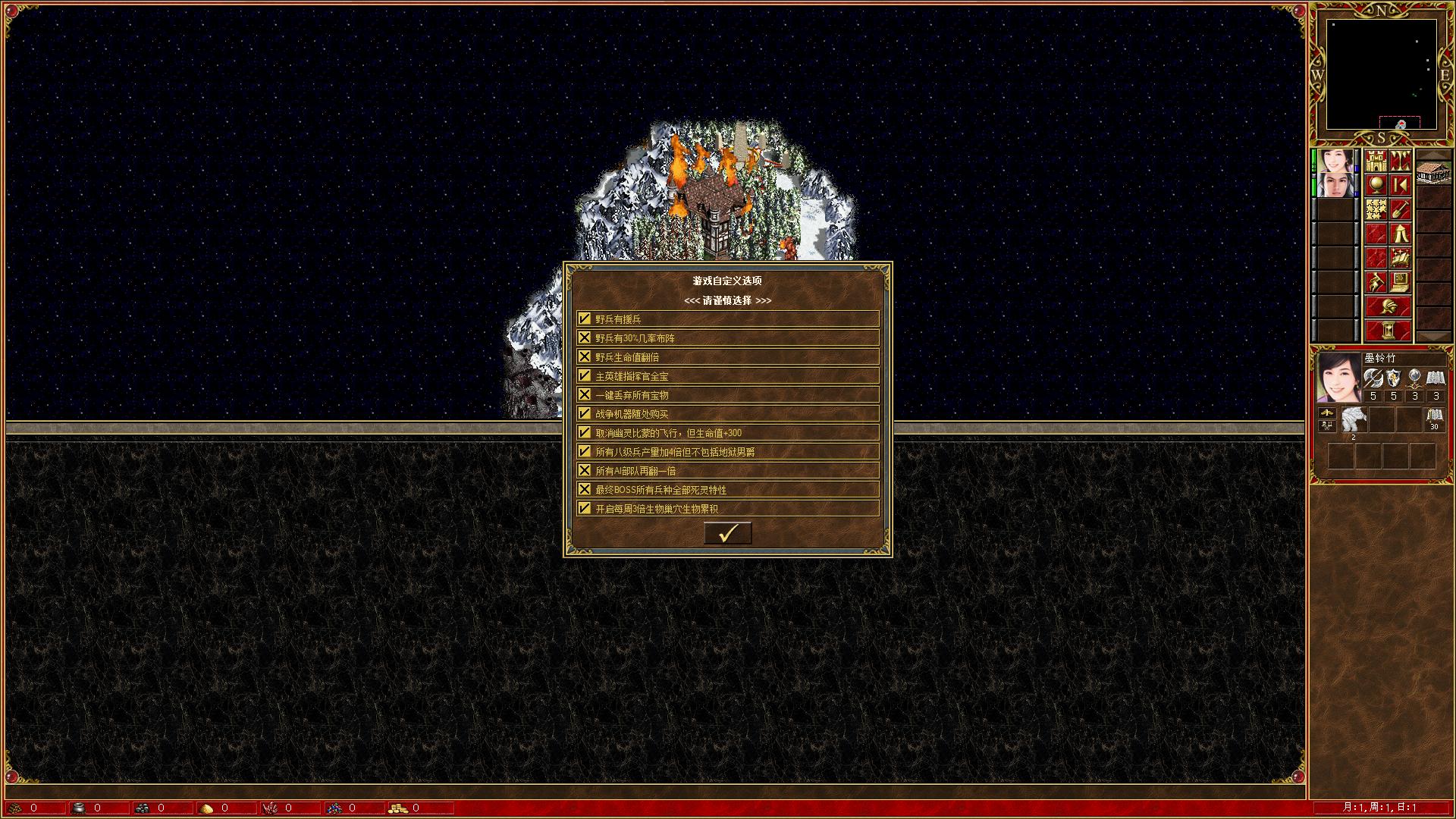The width and height of the screenshot is (1456, 819).
Task: Open adventure options via quill icon
Action: coord(1376,283)
